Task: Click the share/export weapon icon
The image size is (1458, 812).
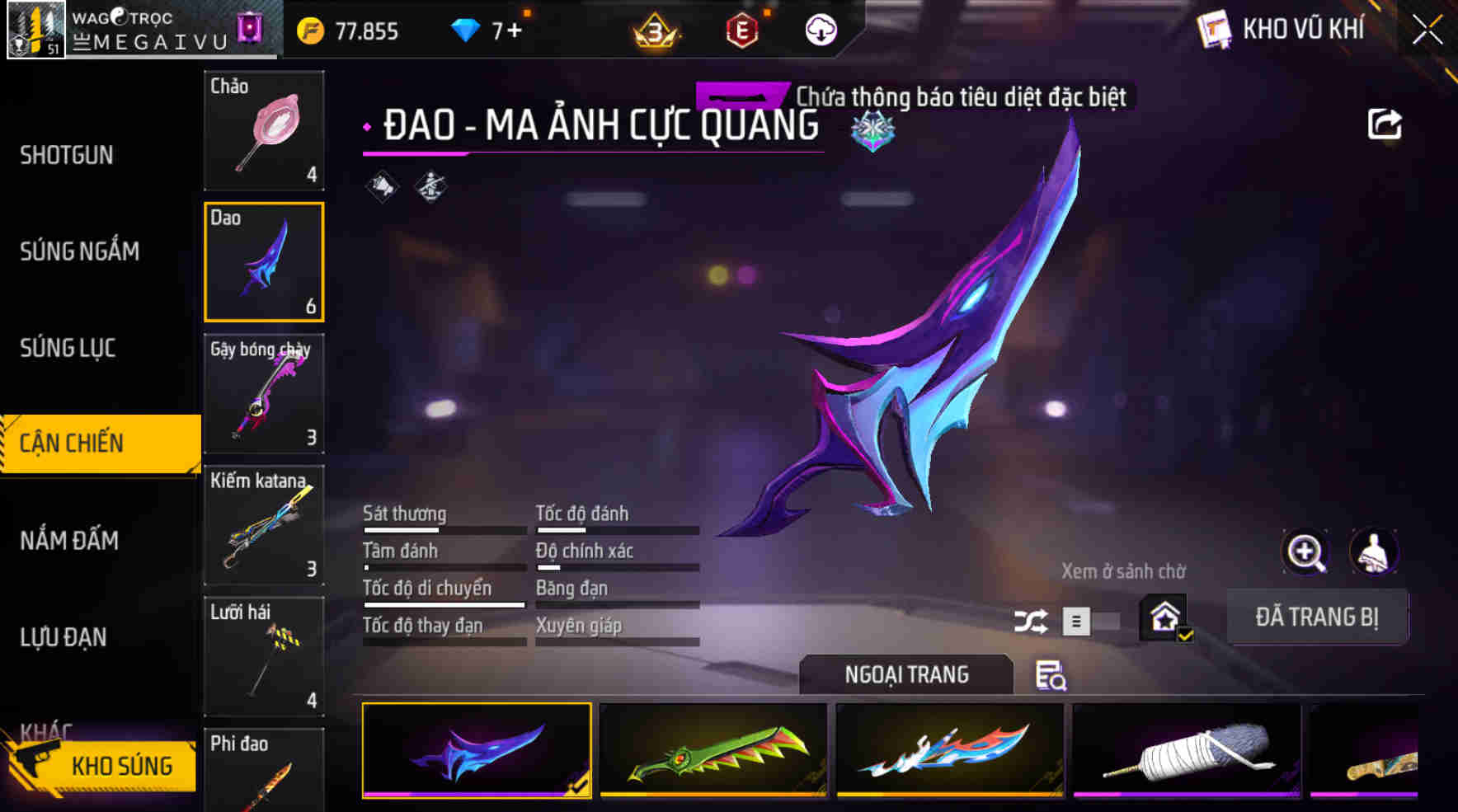Action: tap(1385, 123)
